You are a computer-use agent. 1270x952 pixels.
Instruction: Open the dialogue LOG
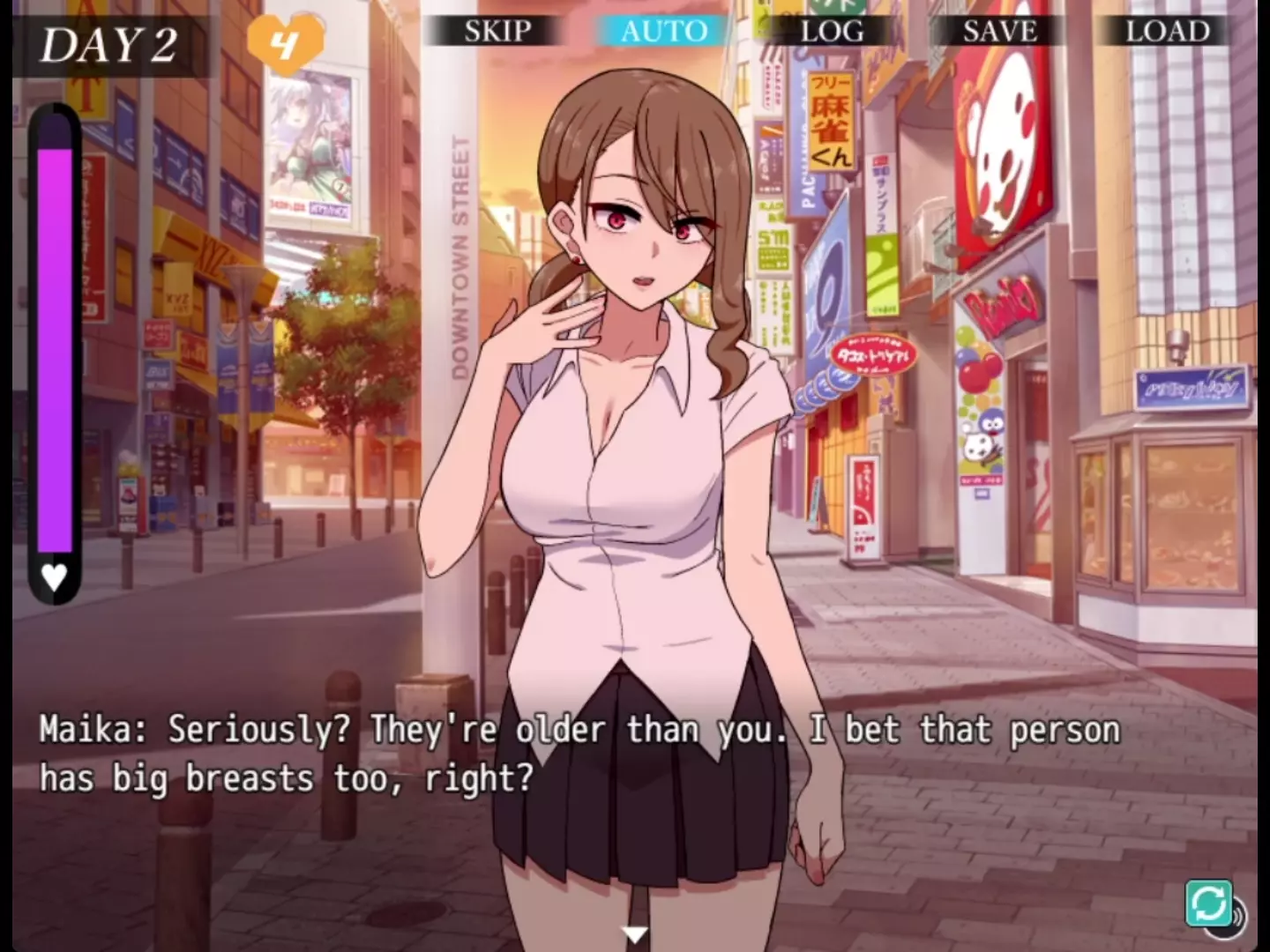832,32
